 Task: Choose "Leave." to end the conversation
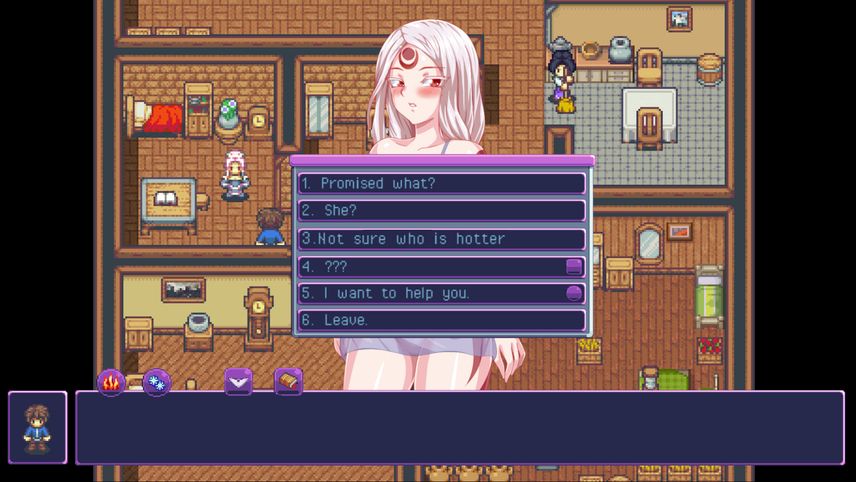pos(441,320)
